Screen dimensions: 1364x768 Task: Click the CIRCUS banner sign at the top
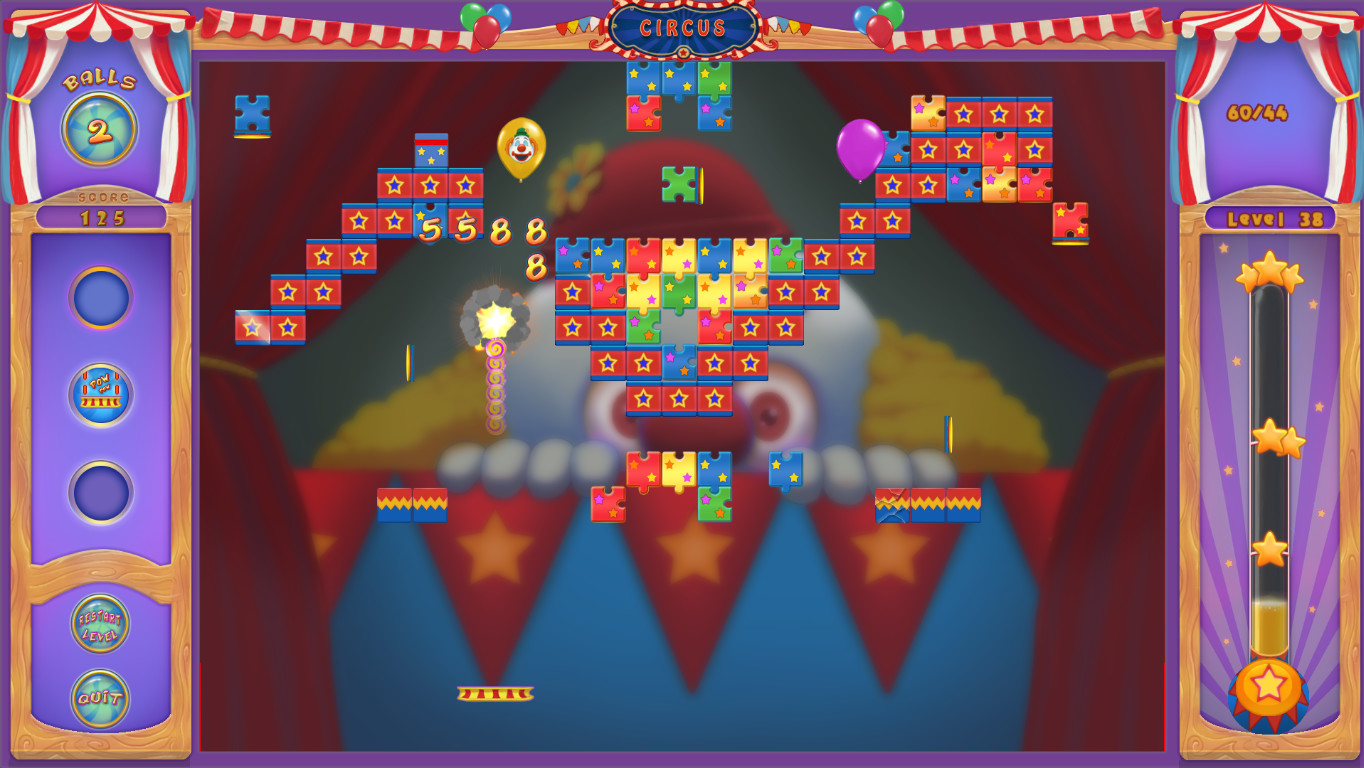click(681, 28)
